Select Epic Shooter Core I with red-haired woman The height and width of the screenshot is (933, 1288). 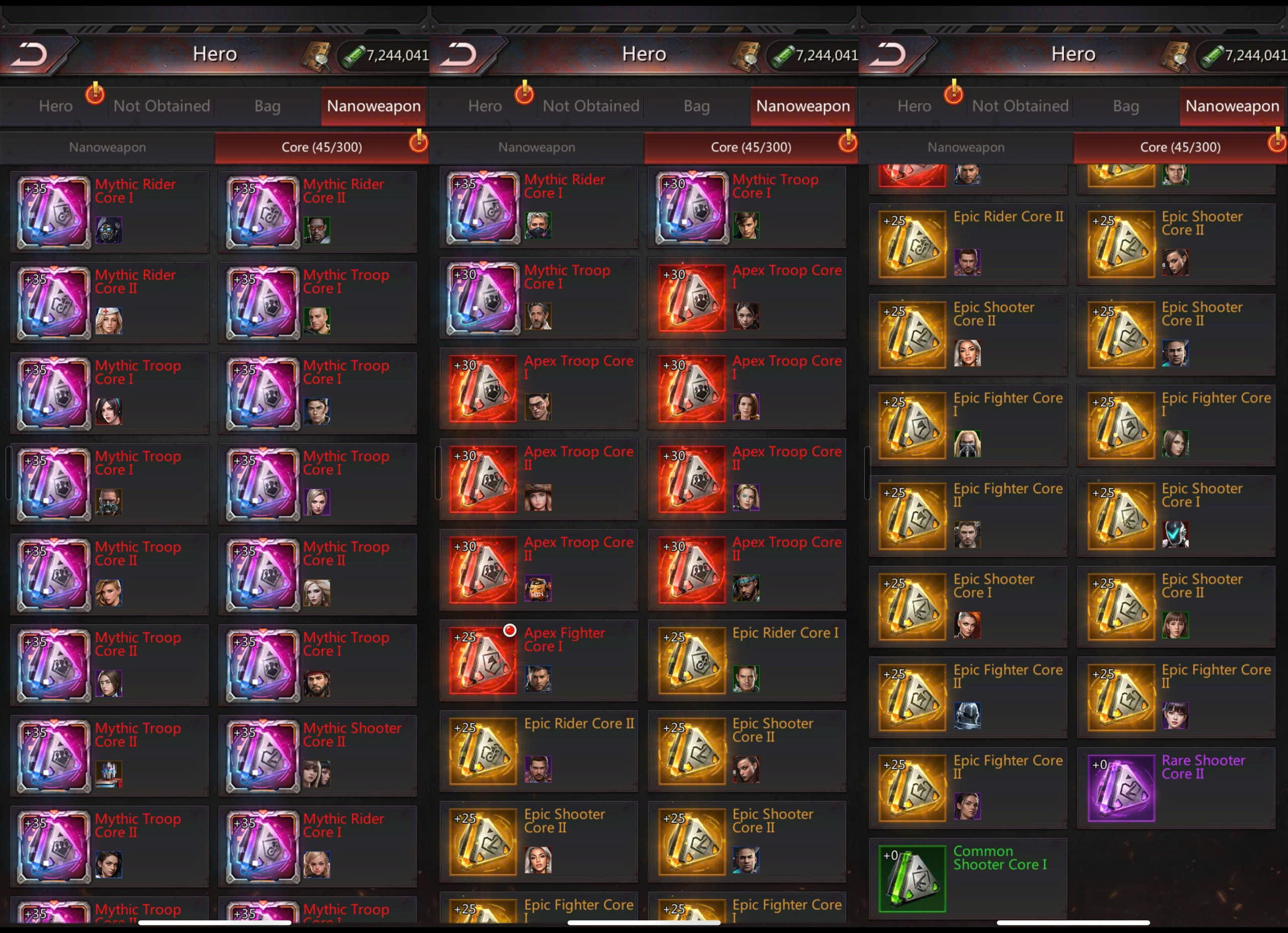coord(912,606)
